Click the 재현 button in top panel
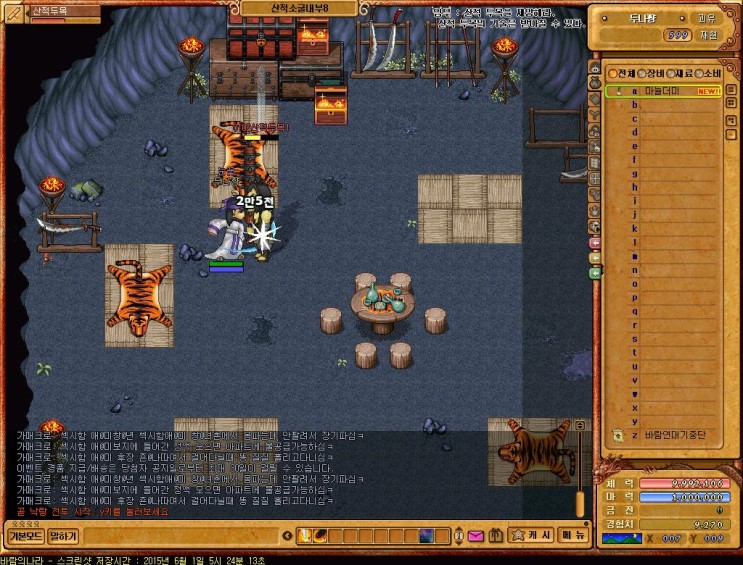This screenshot has height=565, width=743. point(706,35)
